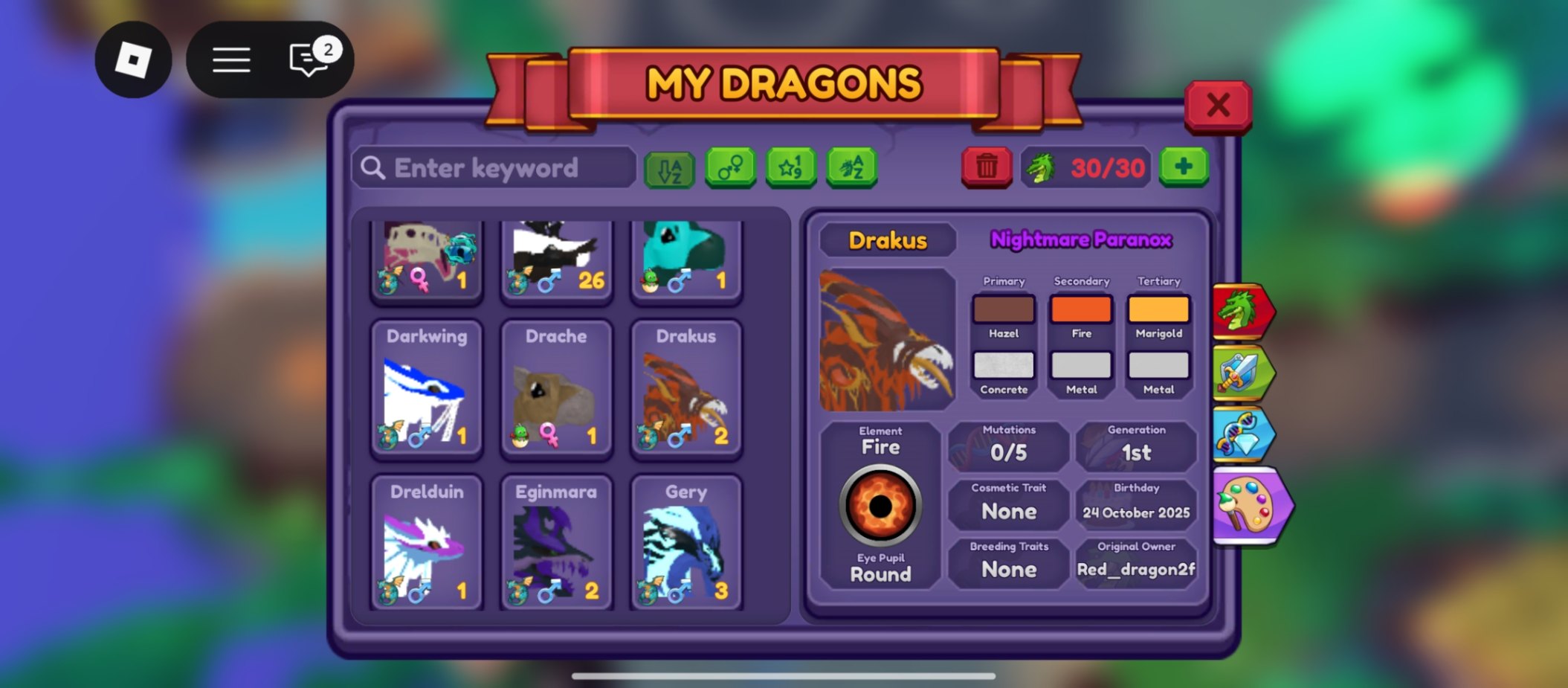This screenshot has height=688, width=1568.
Task: Open the alphabetical sort A-Z filter
Action: point(668,167)
